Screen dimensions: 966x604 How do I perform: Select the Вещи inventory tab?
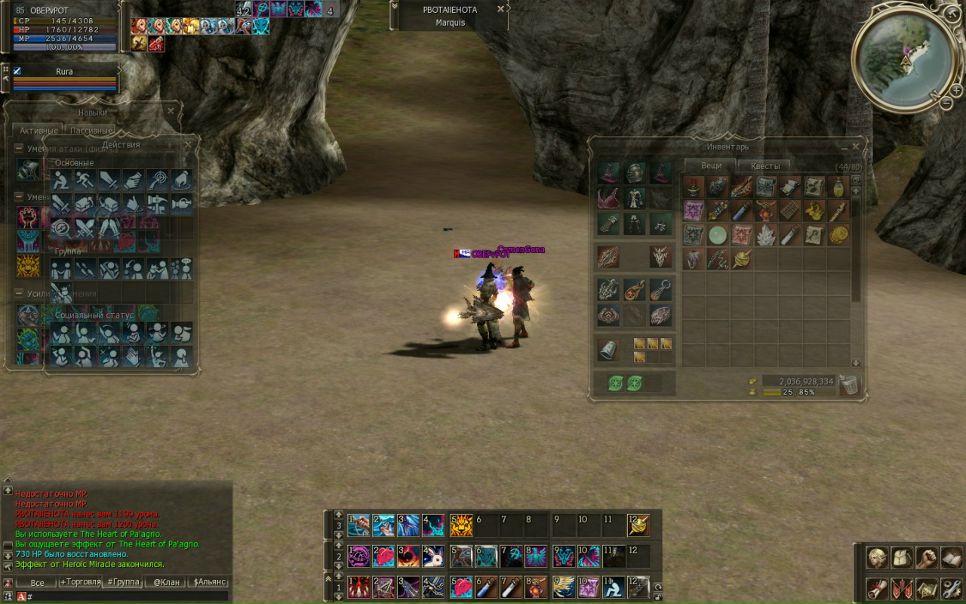coord(711,166)
